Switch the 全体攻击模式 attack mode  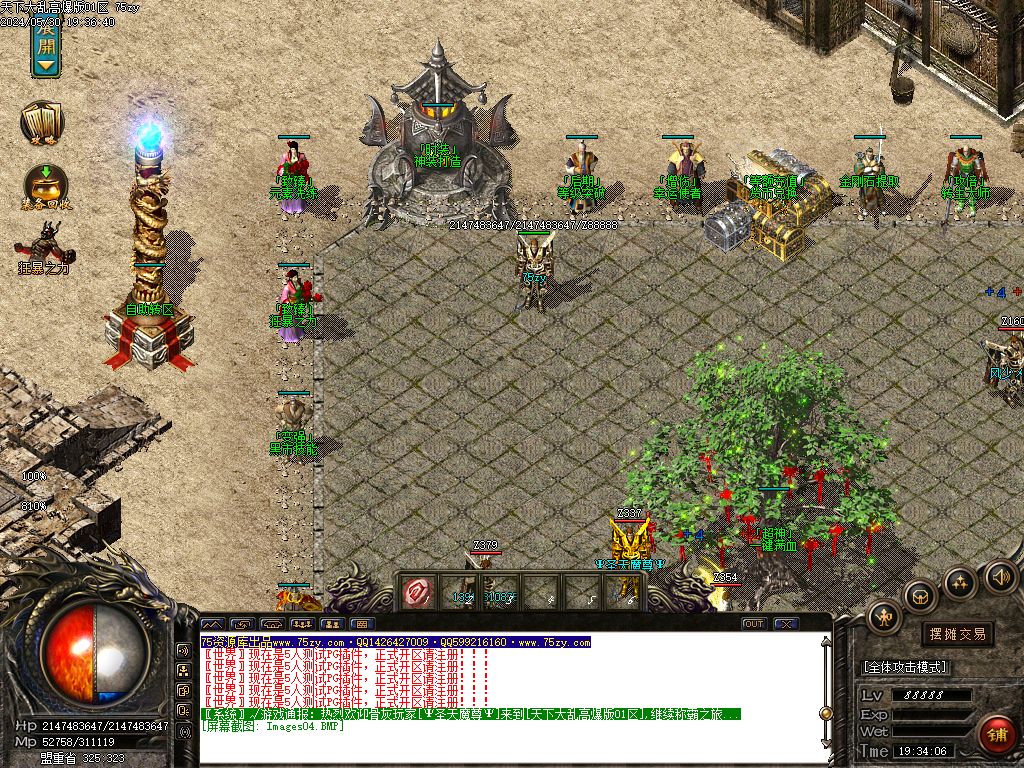pos(904,667)
